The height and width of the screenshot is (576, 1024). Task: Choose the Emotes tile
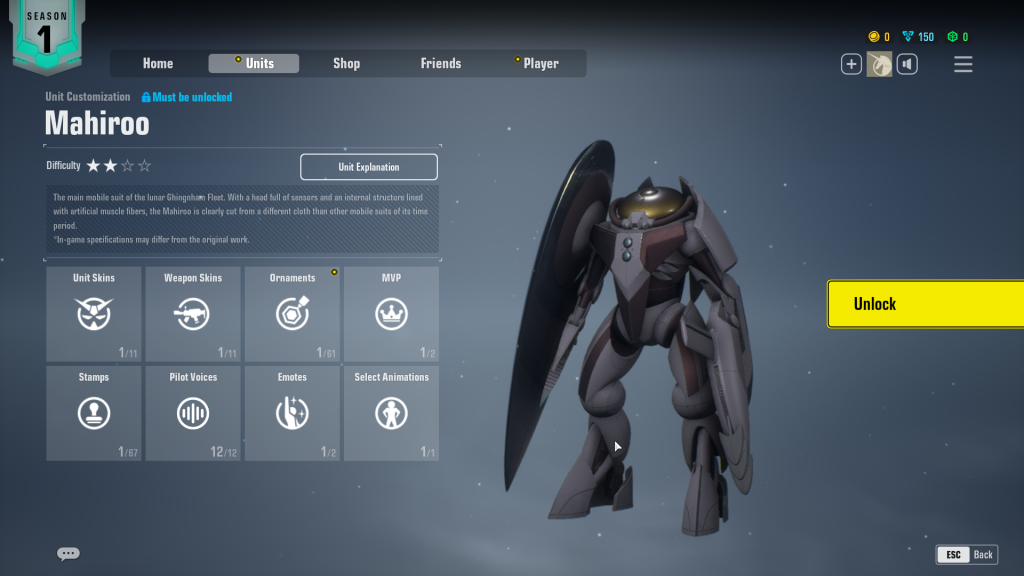pyautogui.click(x=292, y=413)
